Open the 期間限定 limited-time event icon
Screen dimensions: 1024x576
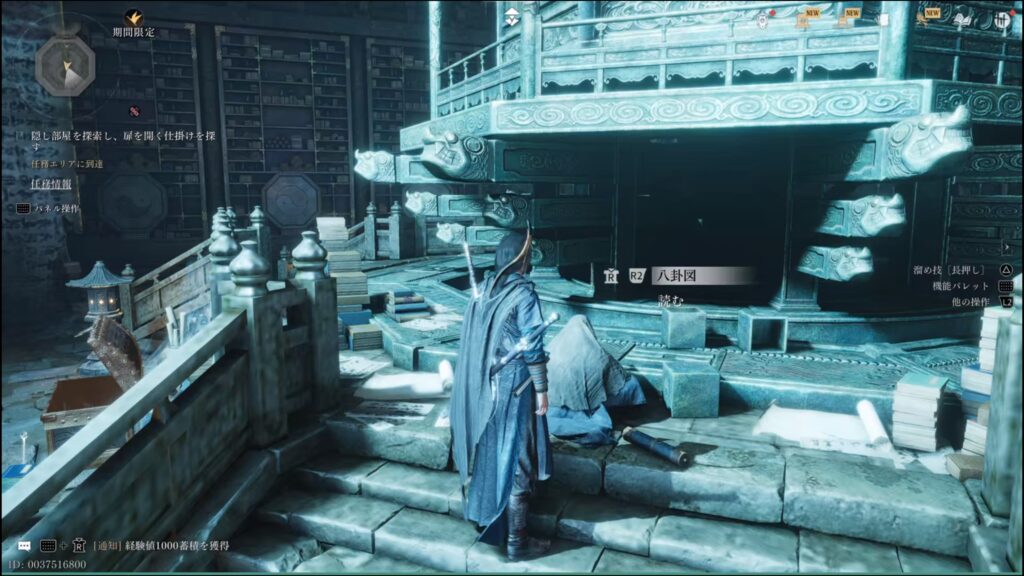(x=134, y=17)
